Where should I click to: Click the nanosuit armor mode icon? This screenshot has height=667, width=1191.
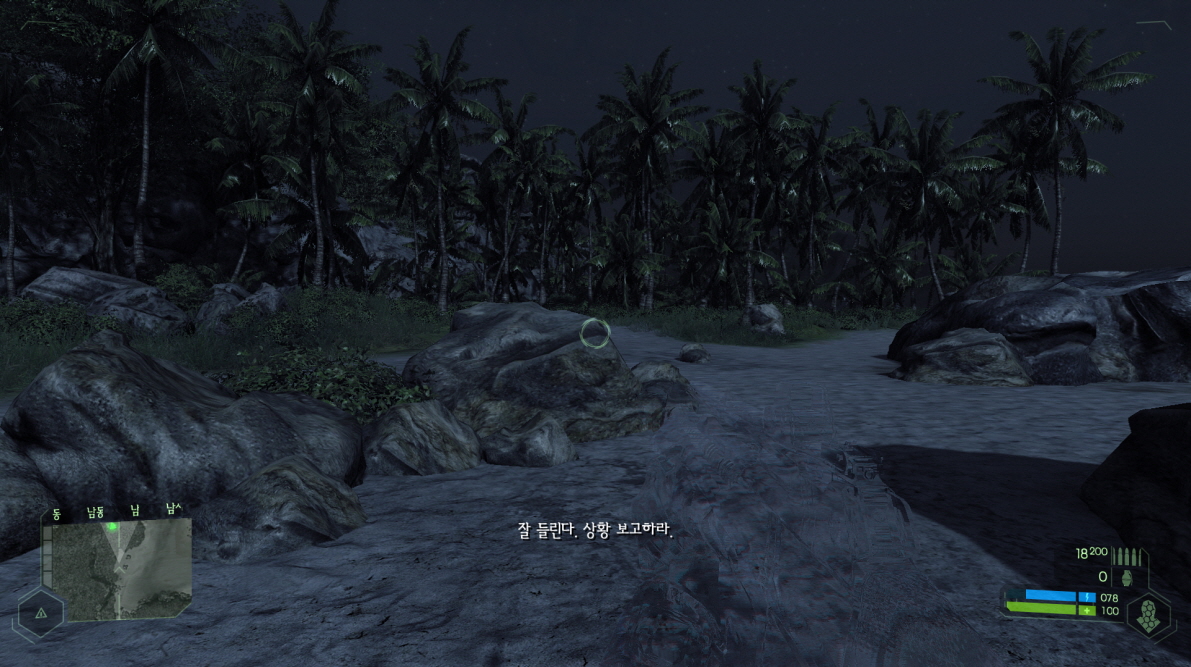point(1149,610)
